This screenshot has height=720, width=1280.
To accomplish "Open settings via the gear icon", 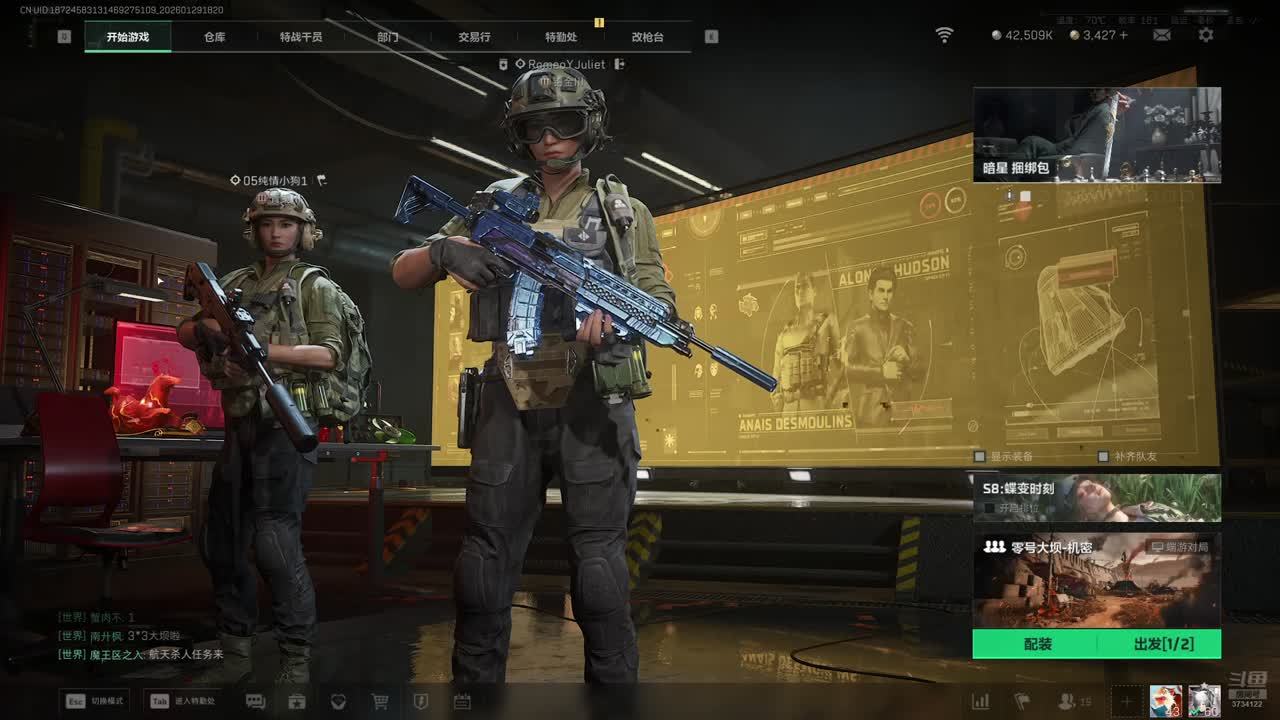I will [x=1206, y=35].
